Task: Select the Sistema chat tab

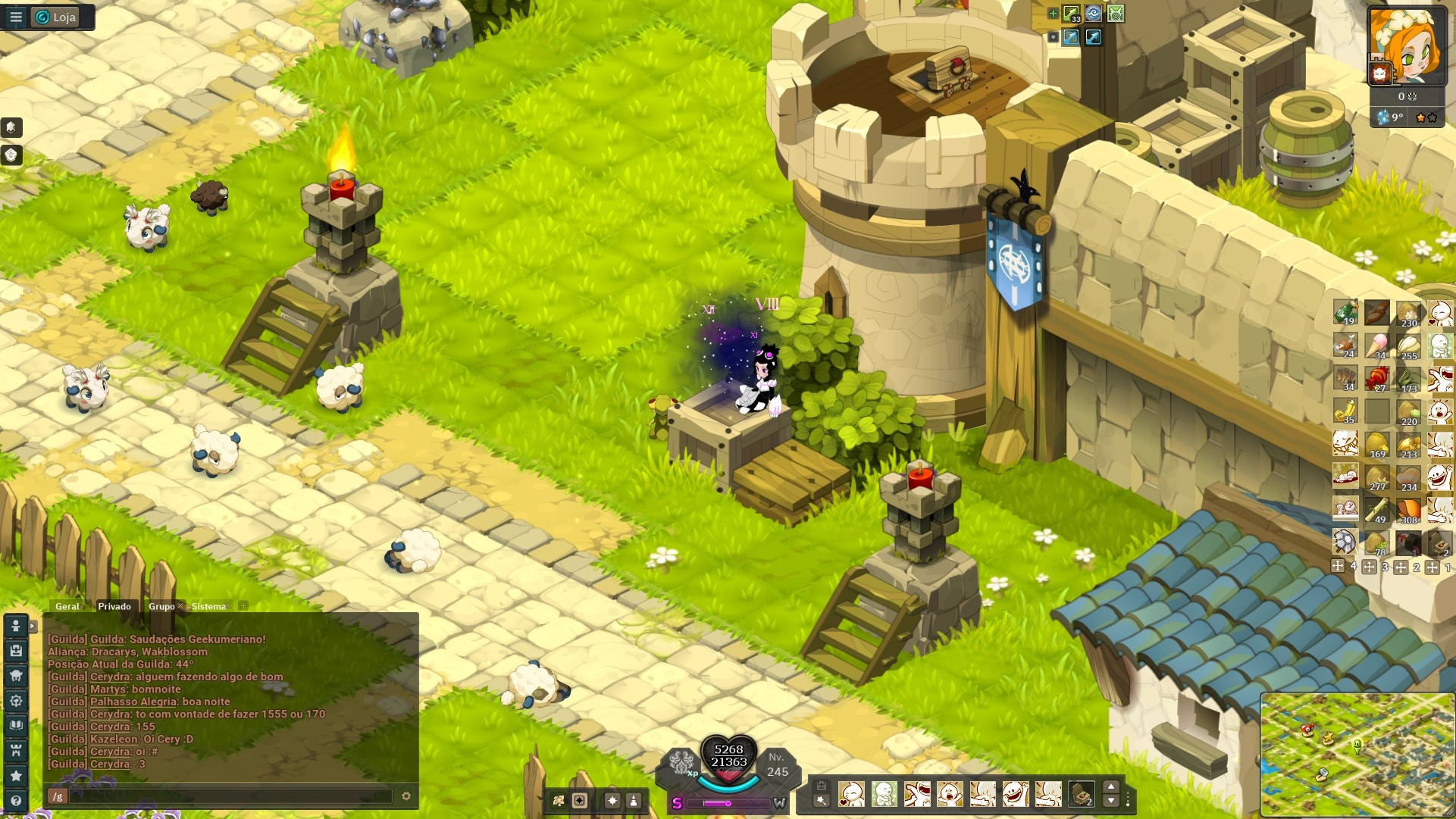Action: click(x=208, y=606)
